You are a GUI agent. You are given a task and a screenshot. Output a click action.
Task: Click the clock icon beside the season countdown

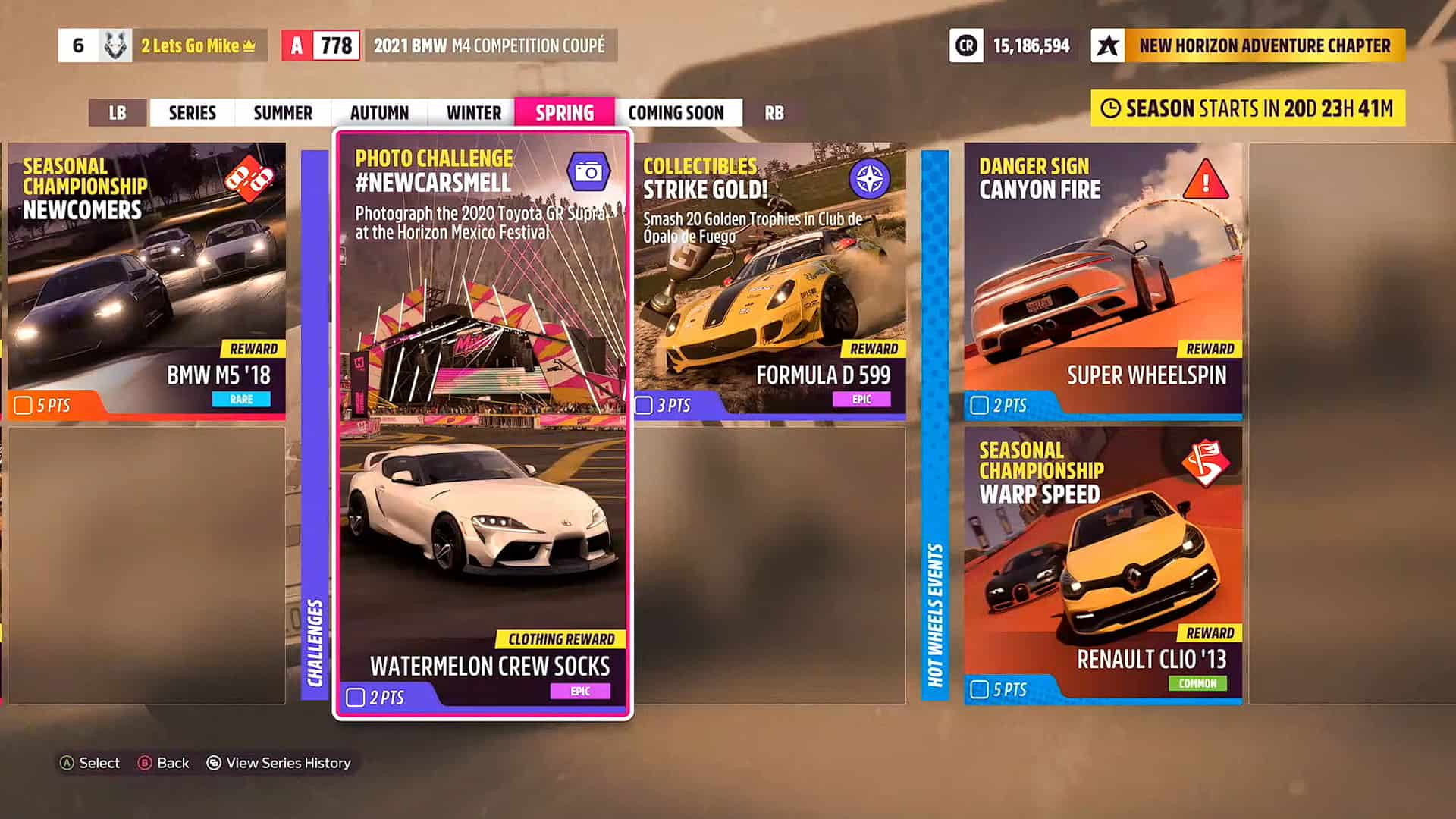1112,108
